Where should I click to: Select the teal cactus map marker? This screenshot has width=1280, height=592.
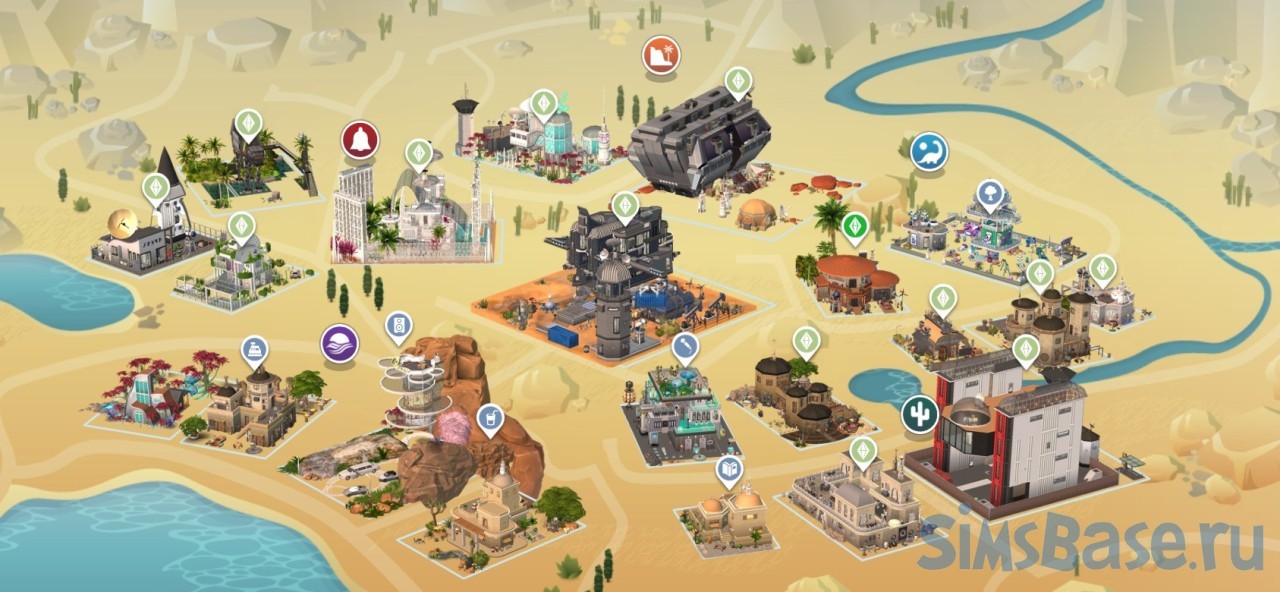919,414
